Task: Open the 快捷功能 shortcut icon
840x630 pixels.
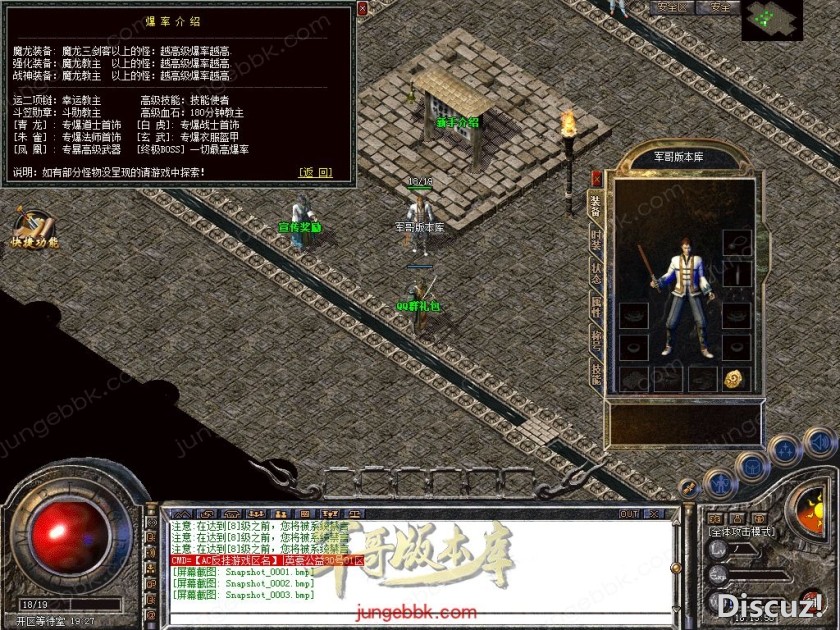Action: pyautogui.click(x=35, y=229)
